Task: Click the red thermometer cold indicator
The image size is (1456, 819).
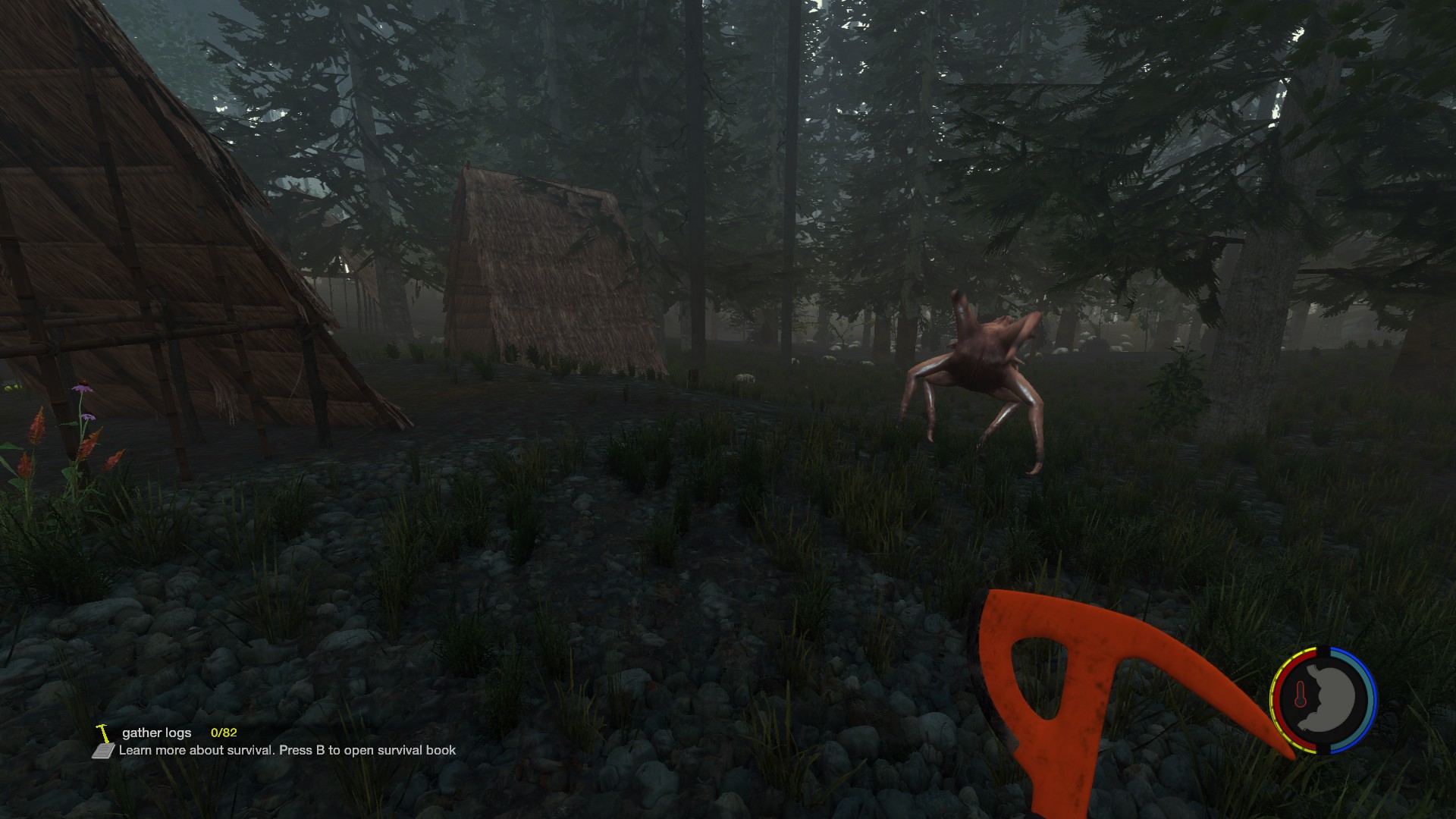Action: tap(1301, 695)
